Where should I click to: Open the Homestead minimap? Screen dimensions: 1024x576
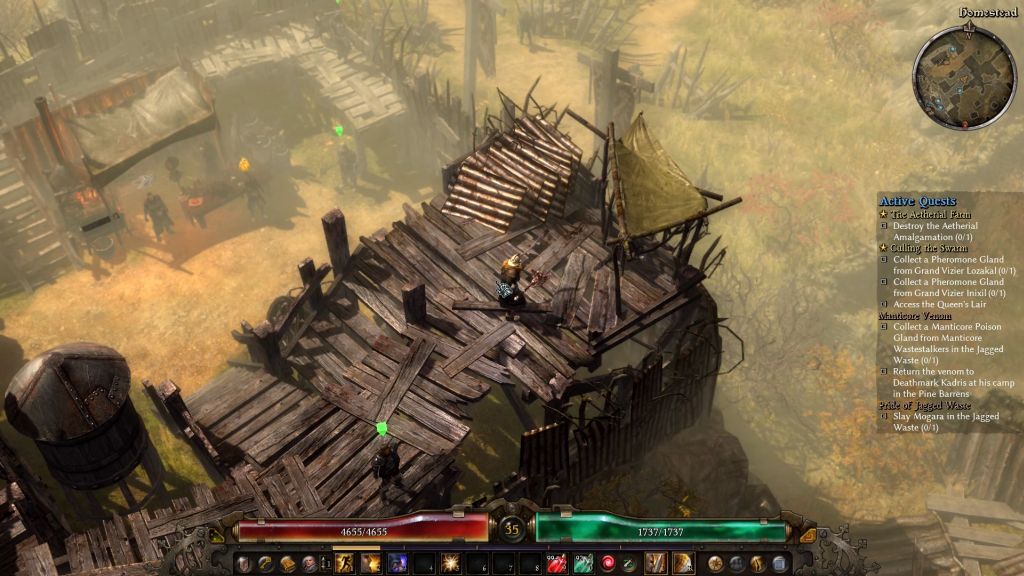click(x=965, y=77)
